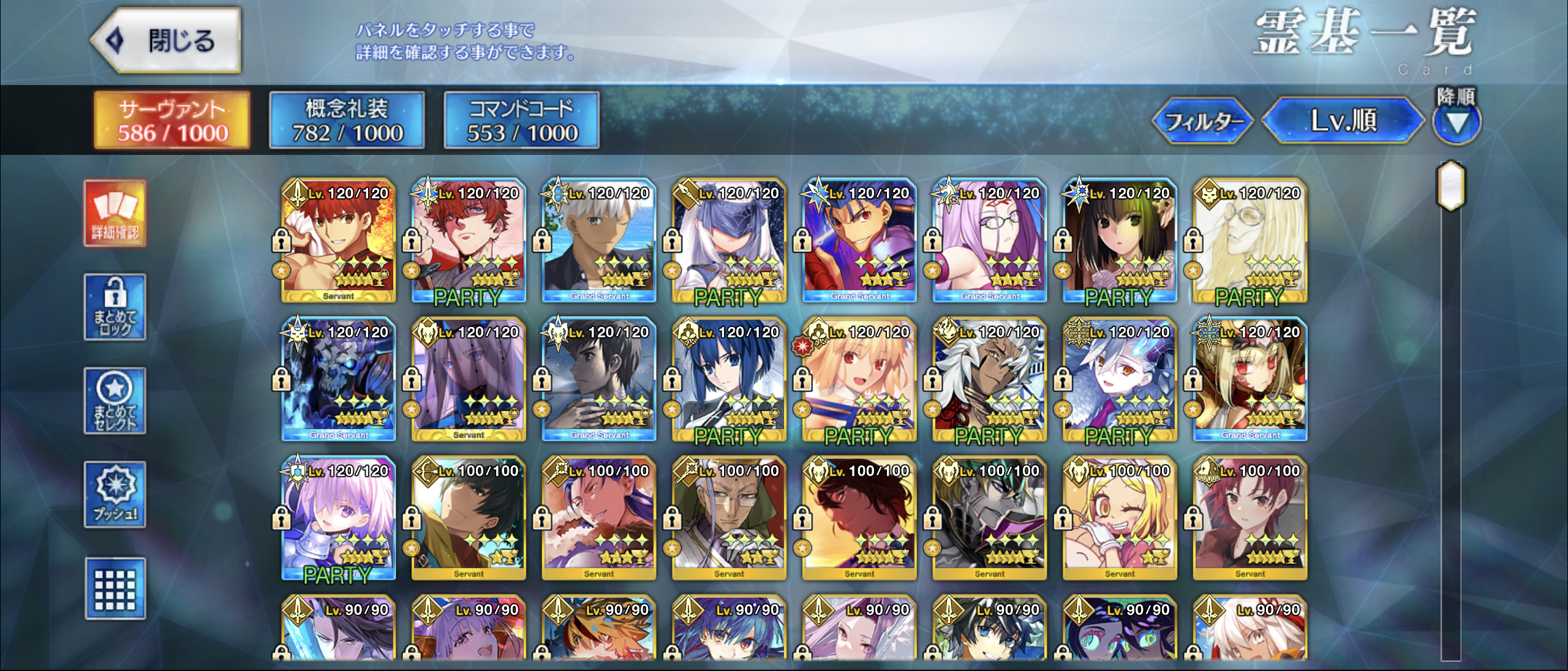Viewport: 1568px width, 671px height.
Task: Switch to the サーヴァント tab
Action: coord(172,120)
